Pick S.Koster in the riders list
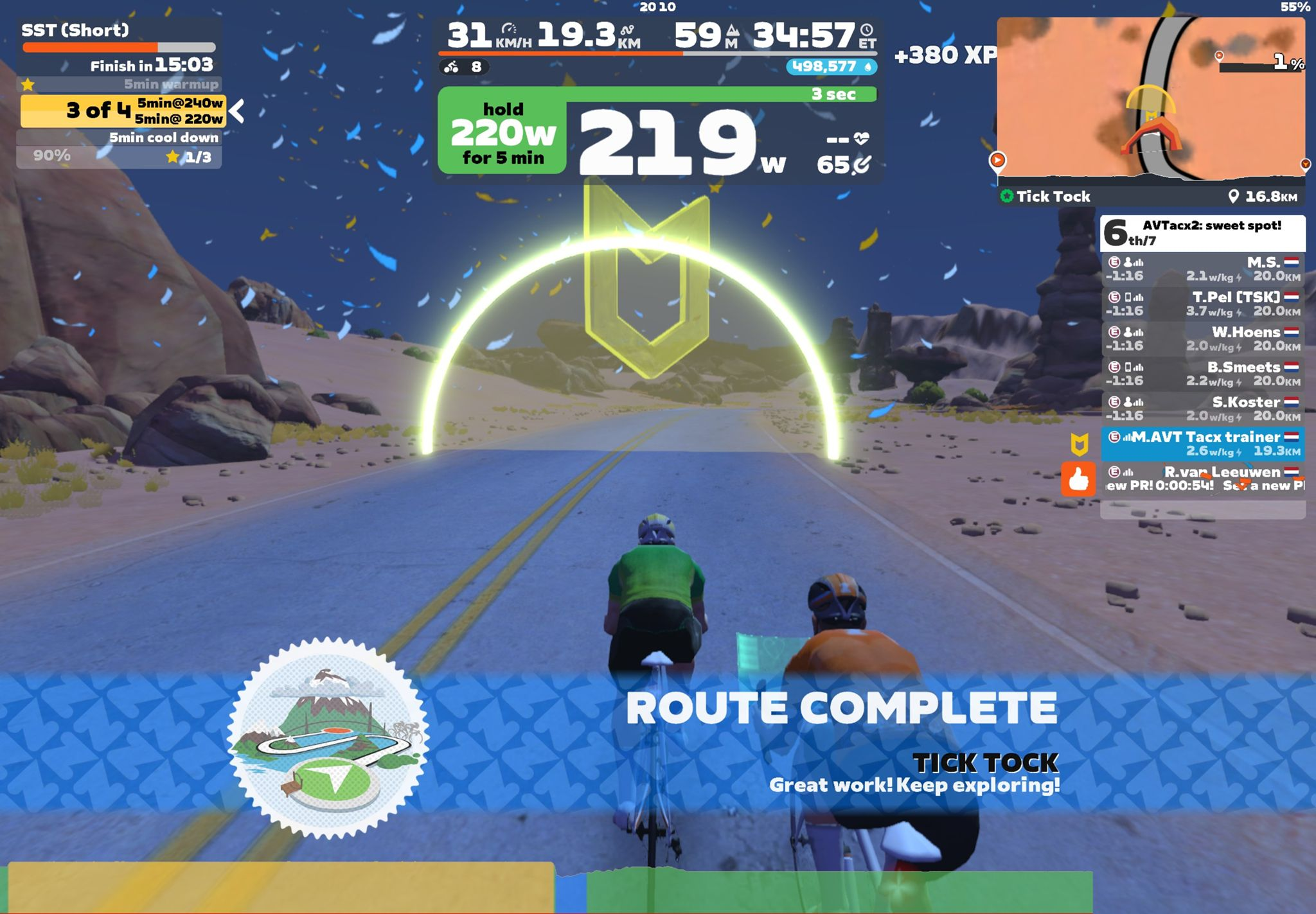 (x=1202, y=409)
